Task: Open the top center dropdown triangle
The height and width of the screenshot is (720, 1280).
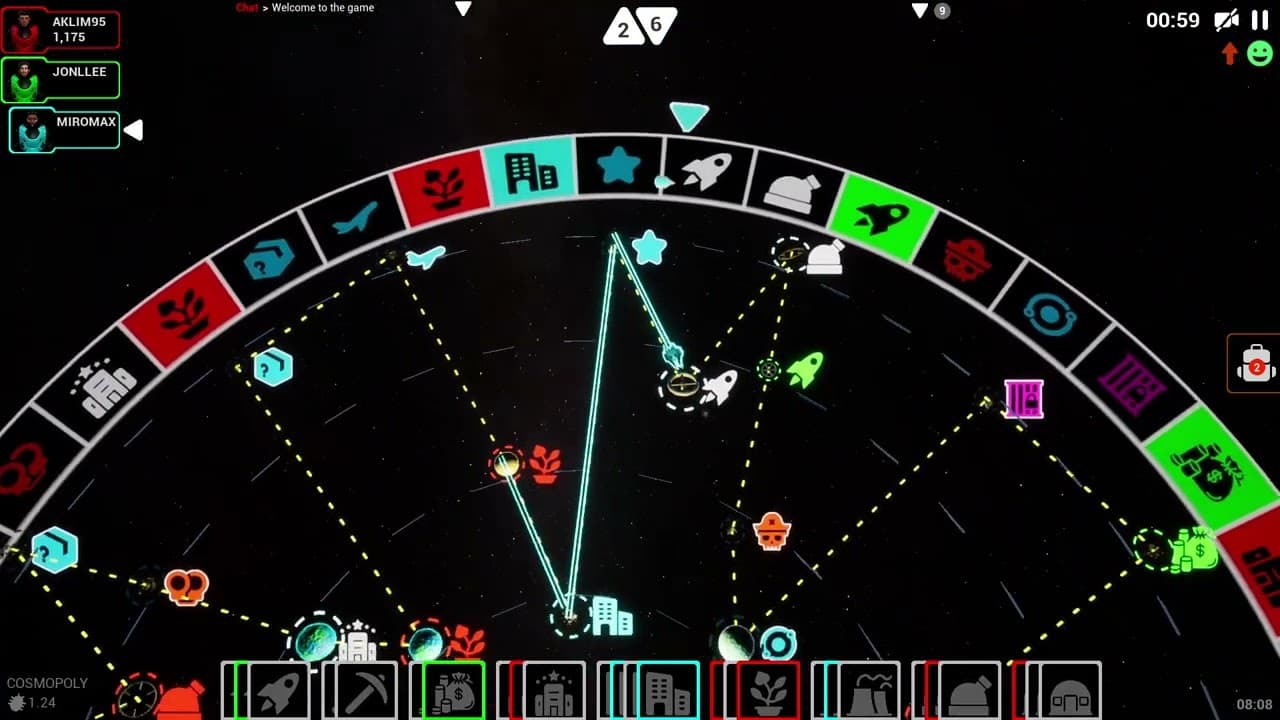Action: click(463, 8)
